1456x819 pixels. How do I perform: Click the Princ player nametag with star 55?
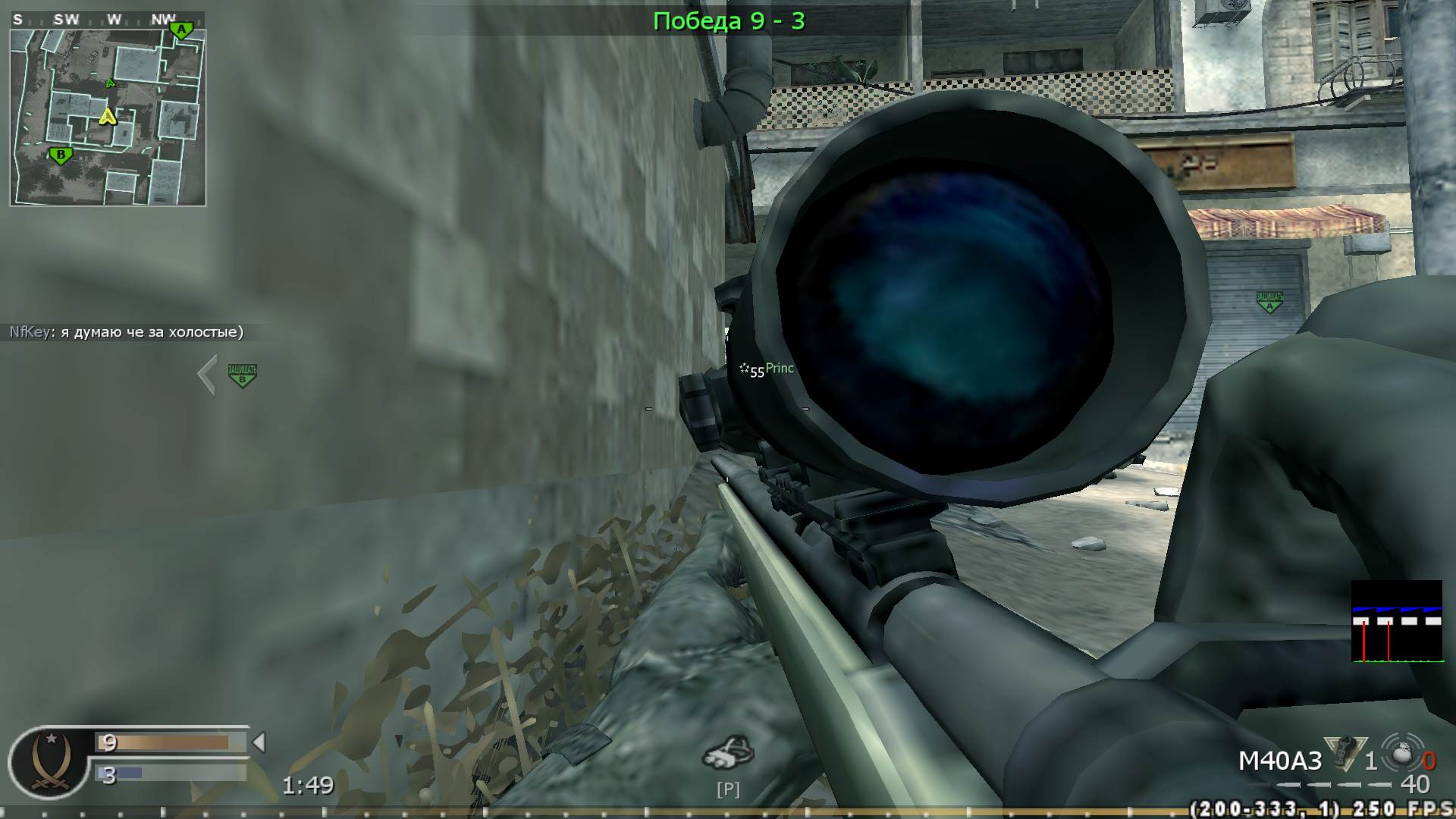(x=767, y=369)
